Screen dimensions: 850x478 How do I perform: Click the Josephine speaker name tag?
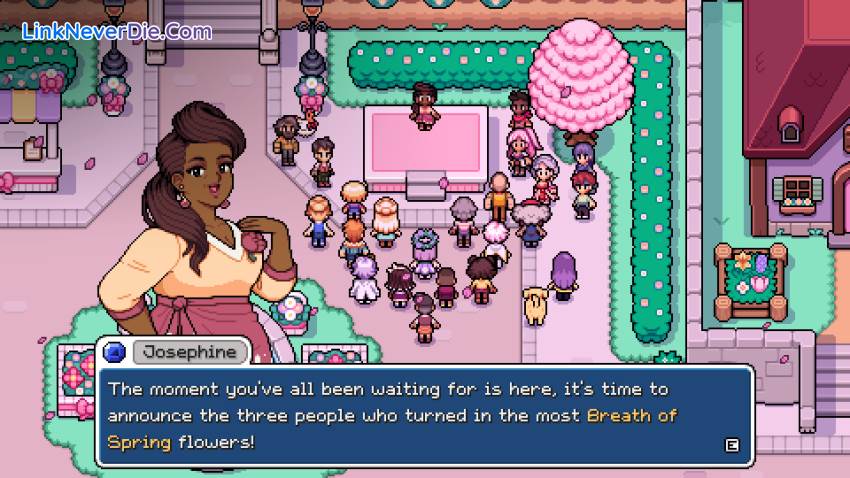click(190, 351)
